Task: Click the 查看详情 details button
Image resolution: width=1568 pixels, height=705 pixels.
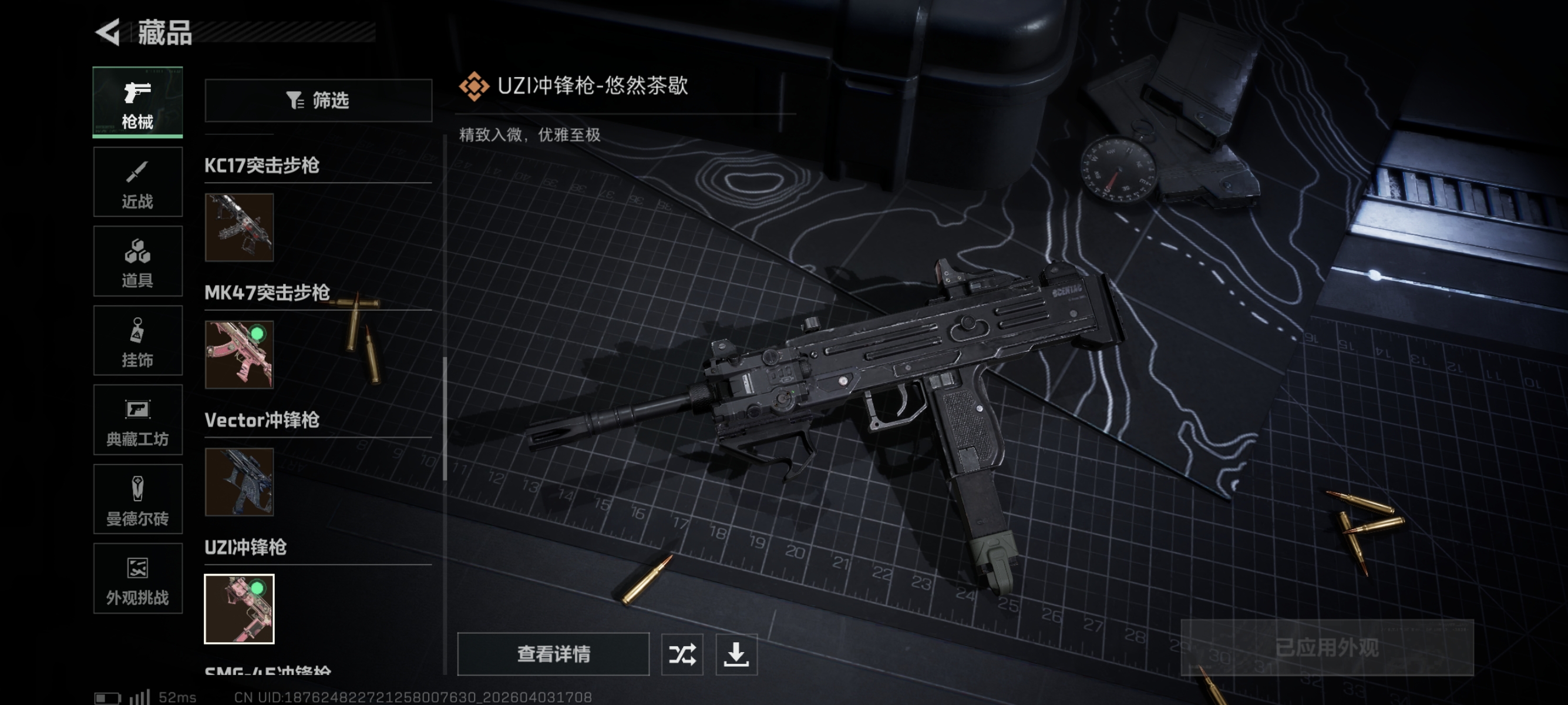Action: pos(553,654)
